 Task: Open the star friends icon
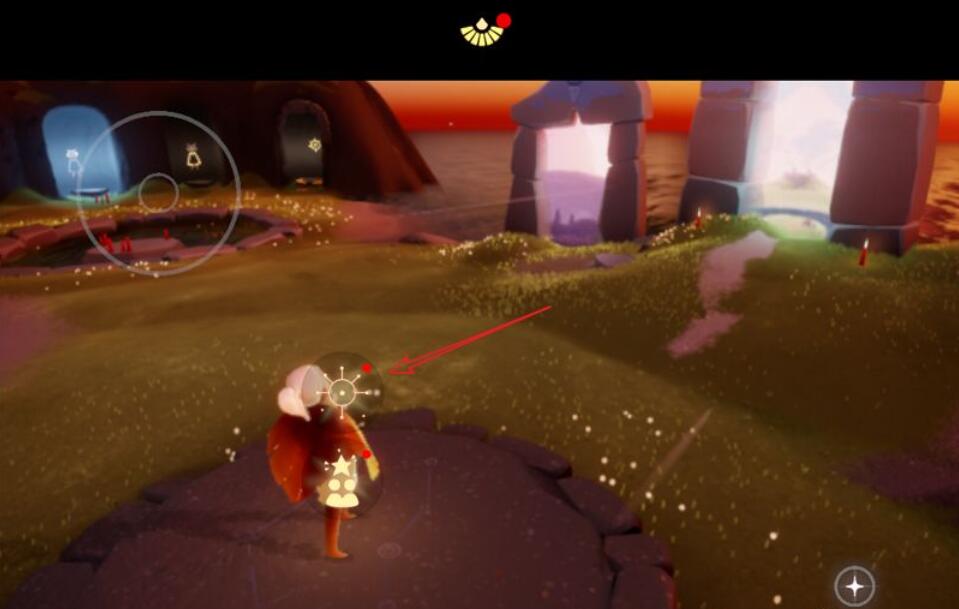tap(343, 480)
